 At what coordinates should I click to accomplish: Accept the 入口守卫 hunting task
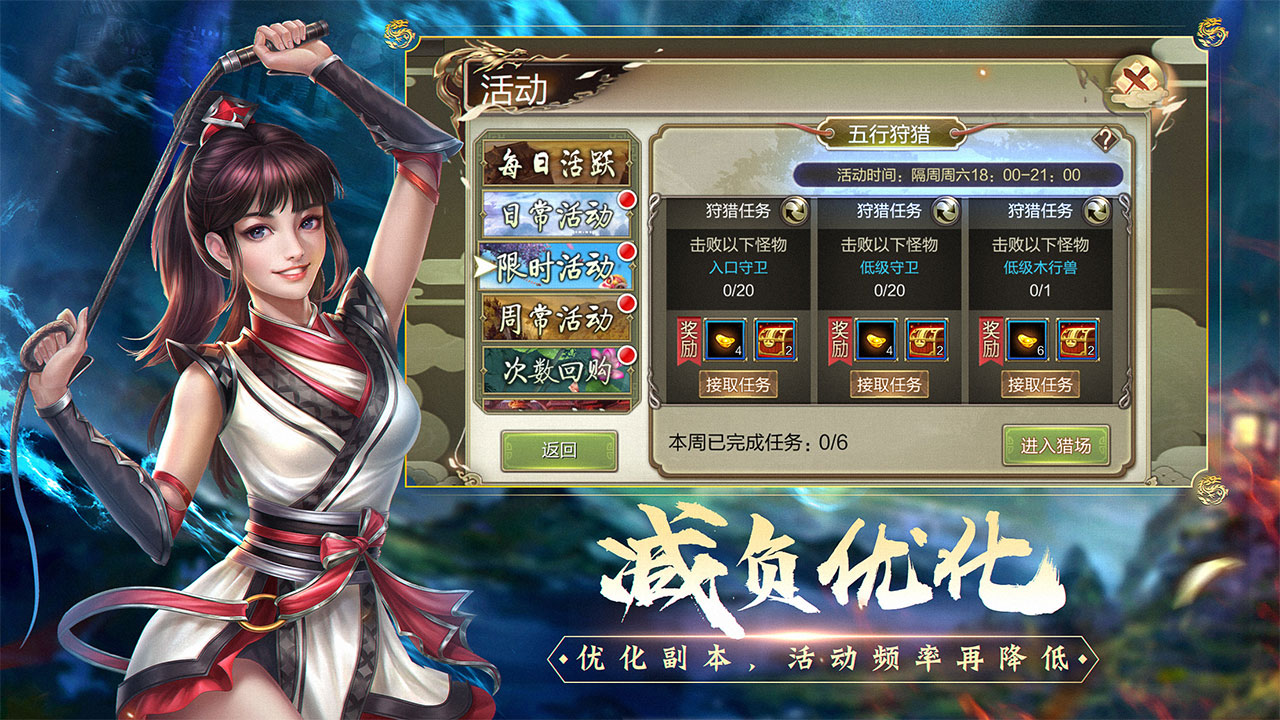point(738,384)
